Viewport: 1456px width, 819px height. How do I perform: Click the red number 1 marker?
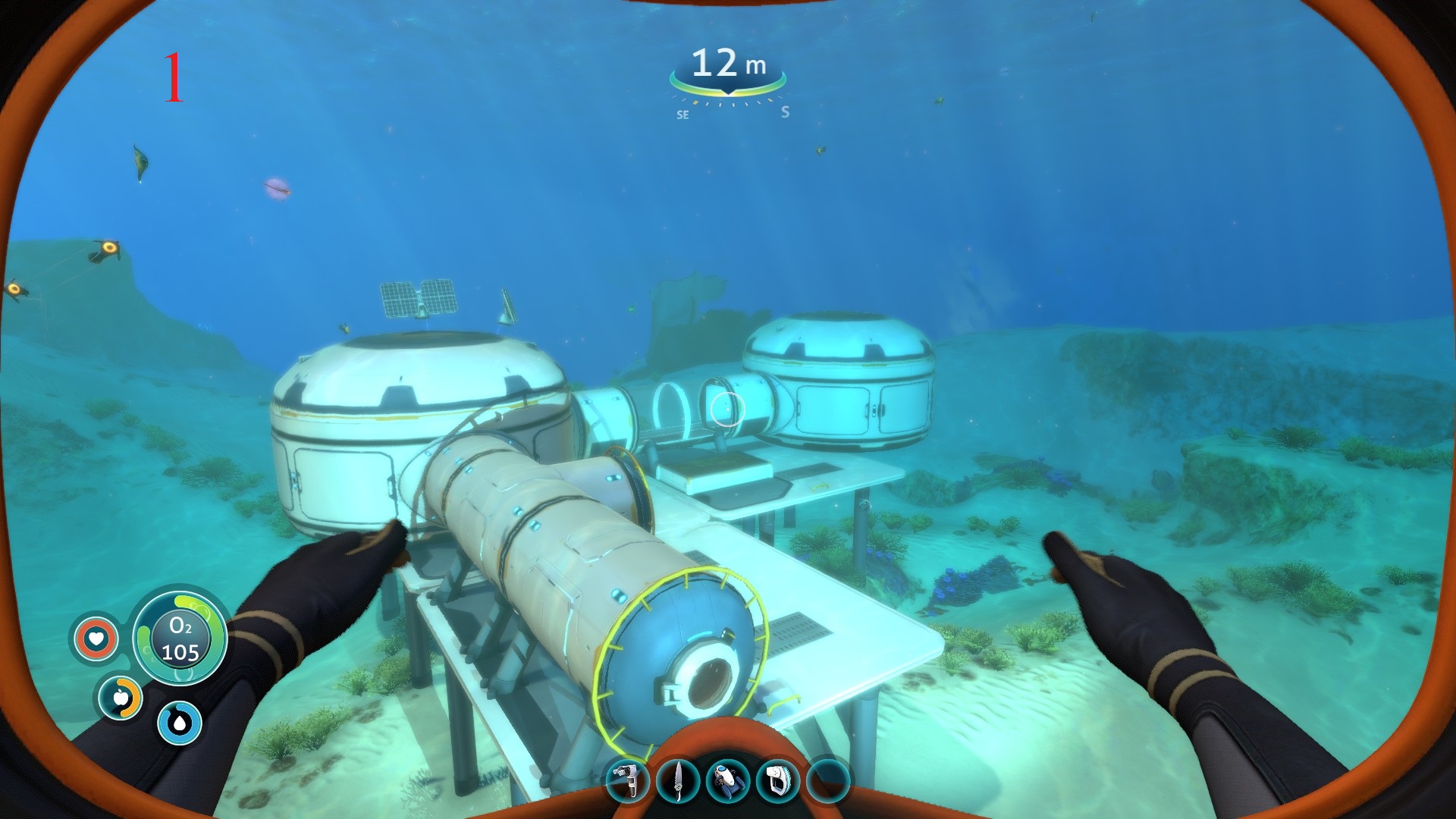tap(175, 76)
